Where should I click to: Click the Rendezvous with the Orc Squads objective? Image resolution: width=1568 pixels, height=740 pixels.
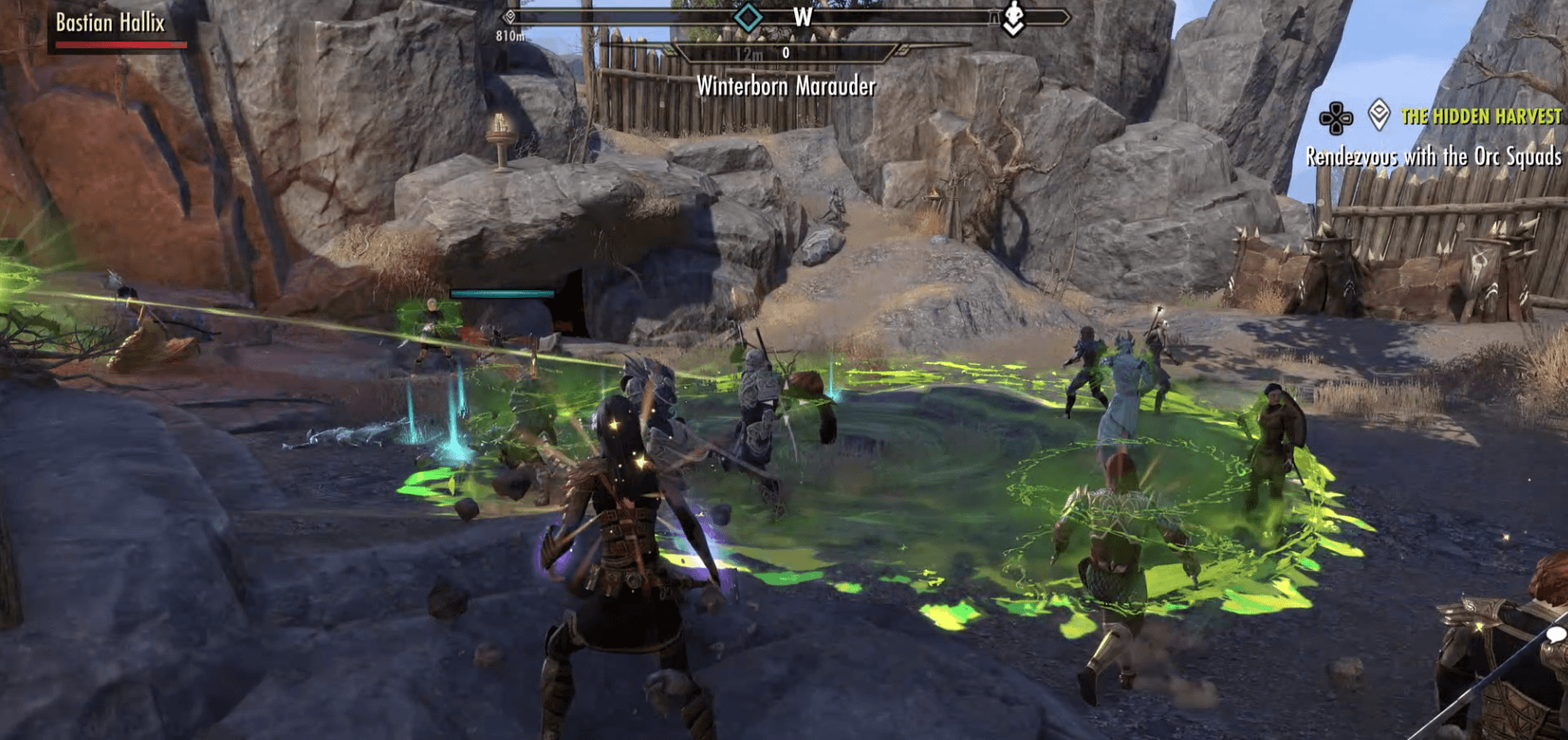pyautogui.click(x=1433, y=156)
